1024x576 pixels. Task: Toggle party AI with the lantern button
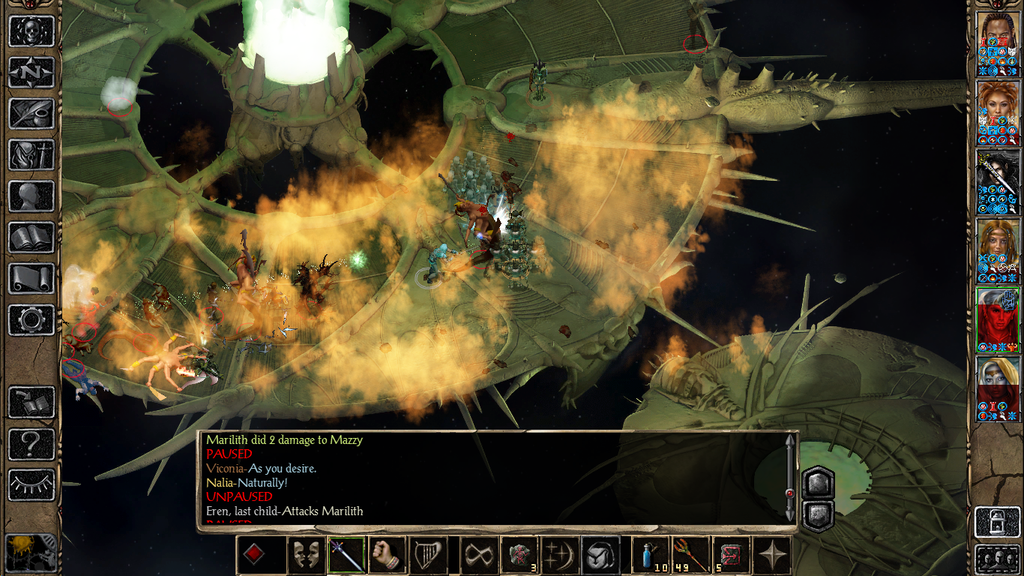coord(997,522)
